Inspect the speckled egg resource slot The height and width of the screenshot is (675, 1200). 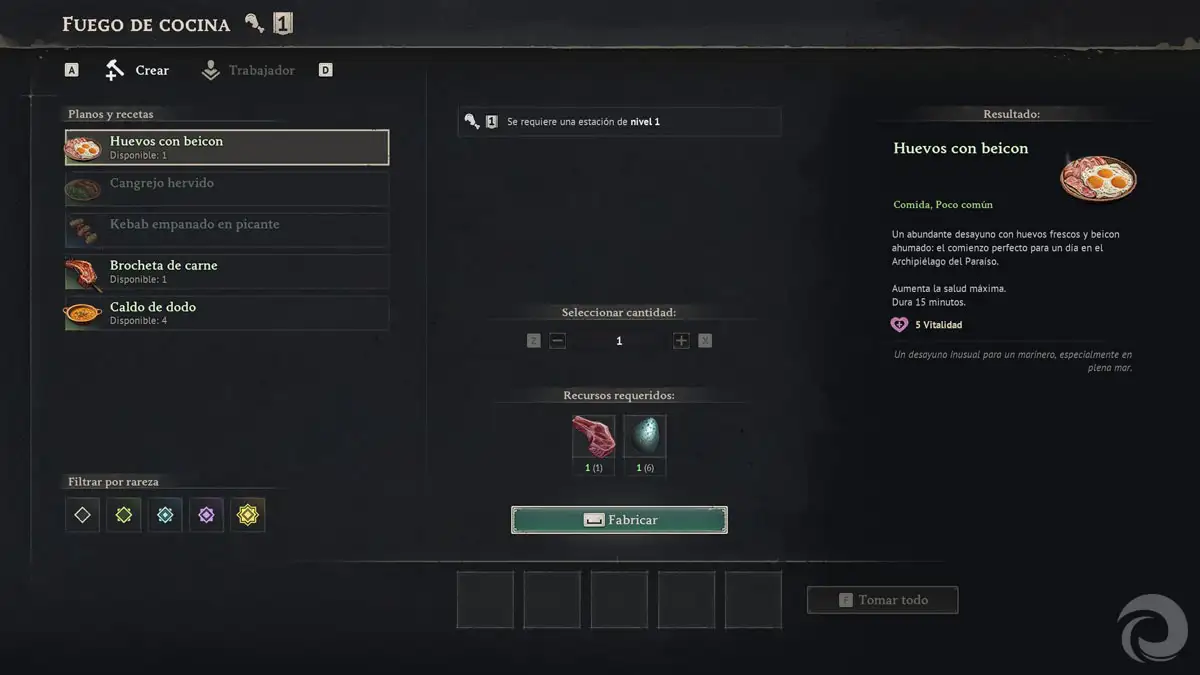point(644,437)
